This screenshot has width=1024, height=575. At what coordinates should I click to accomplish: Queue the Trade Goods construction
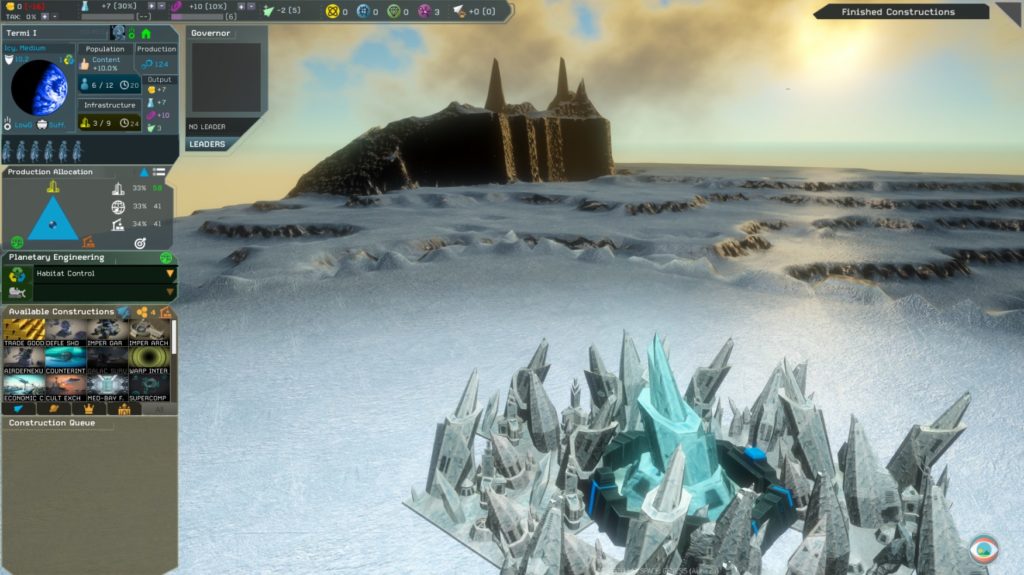(23, 331)
